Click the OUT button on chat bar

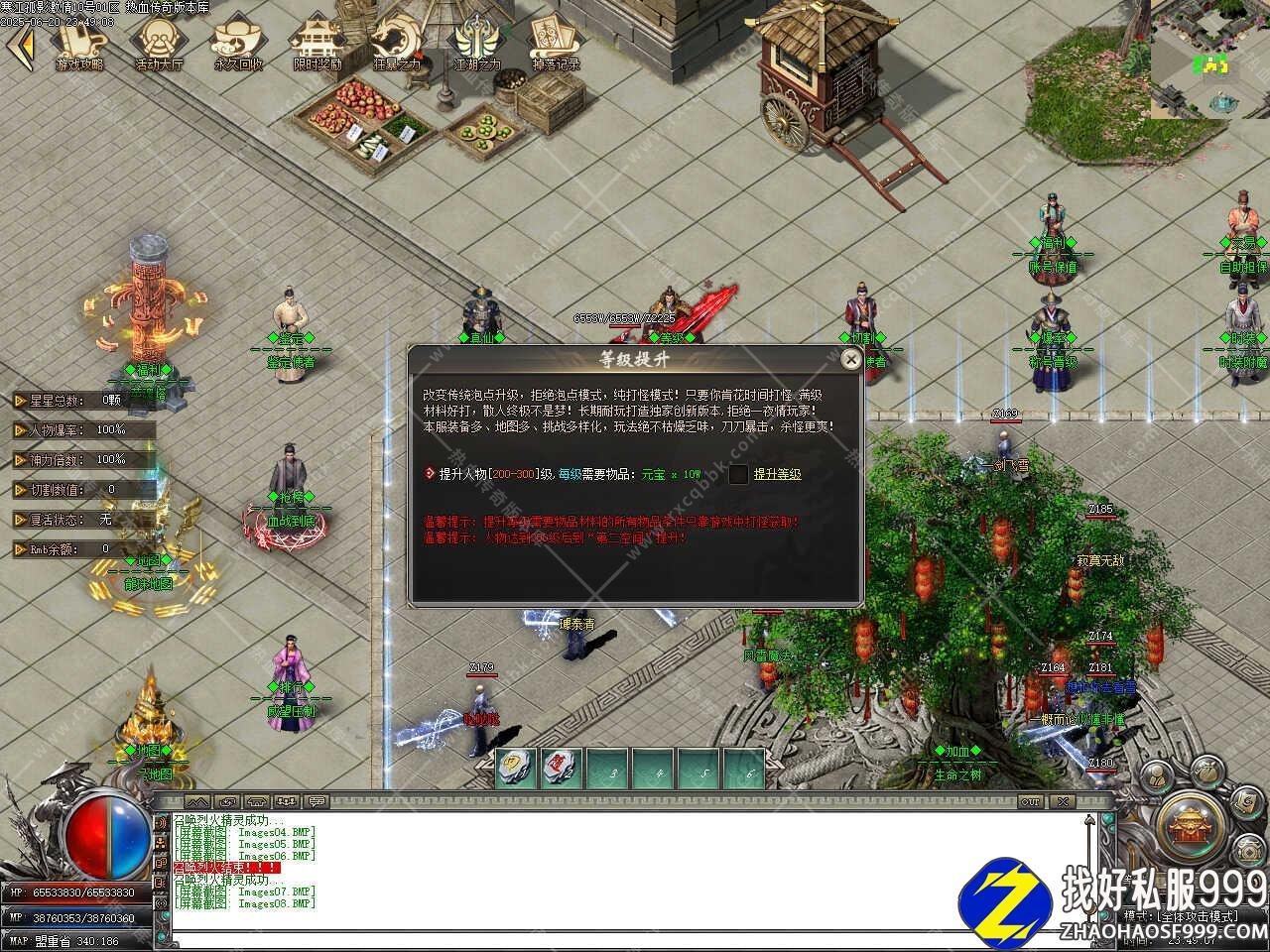pyautogui.click(x=1032, y=801)
